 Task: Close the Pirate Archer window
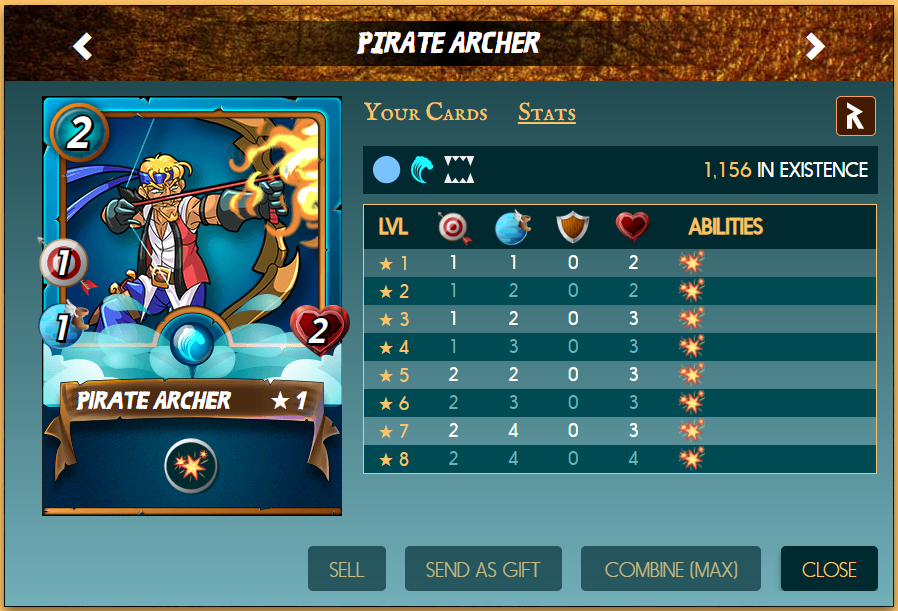tap(829, 569)
